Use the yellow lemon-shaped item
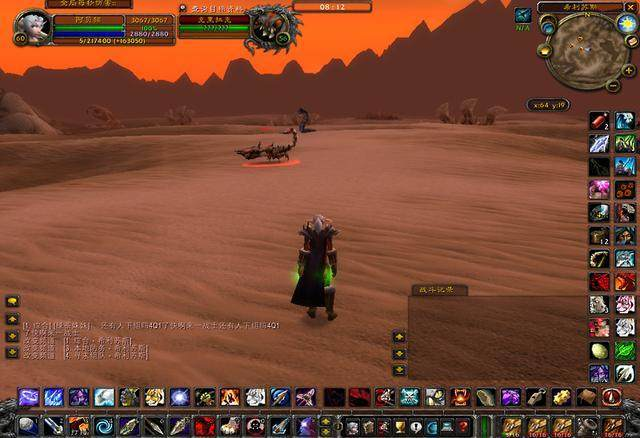 [599, 351]
